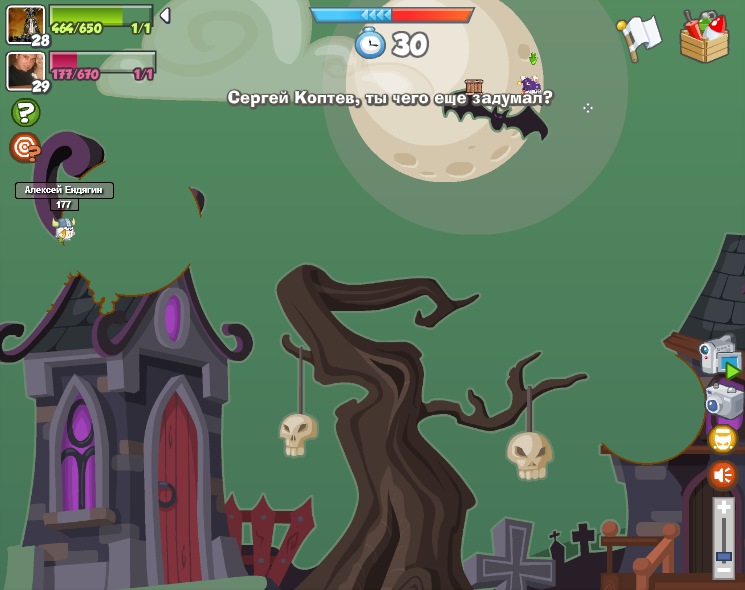Image resolution: width=745 pixels, height=590 pixels.
Task: Zoom out with the minus button
Action: (x=723, y=569)
